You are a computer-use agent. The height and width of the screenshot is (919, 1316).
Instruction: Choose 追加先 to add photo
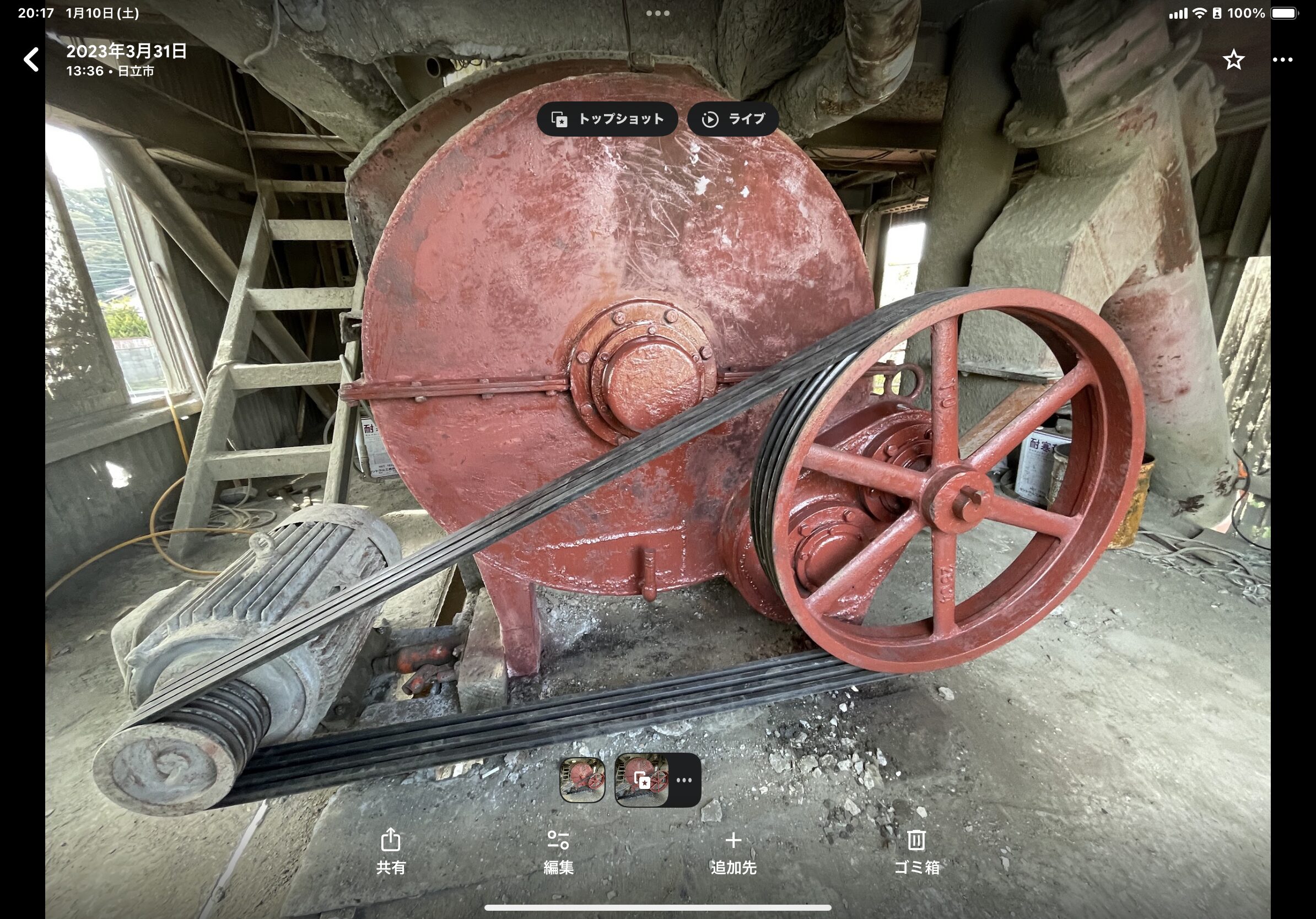(x=733, y=851)
